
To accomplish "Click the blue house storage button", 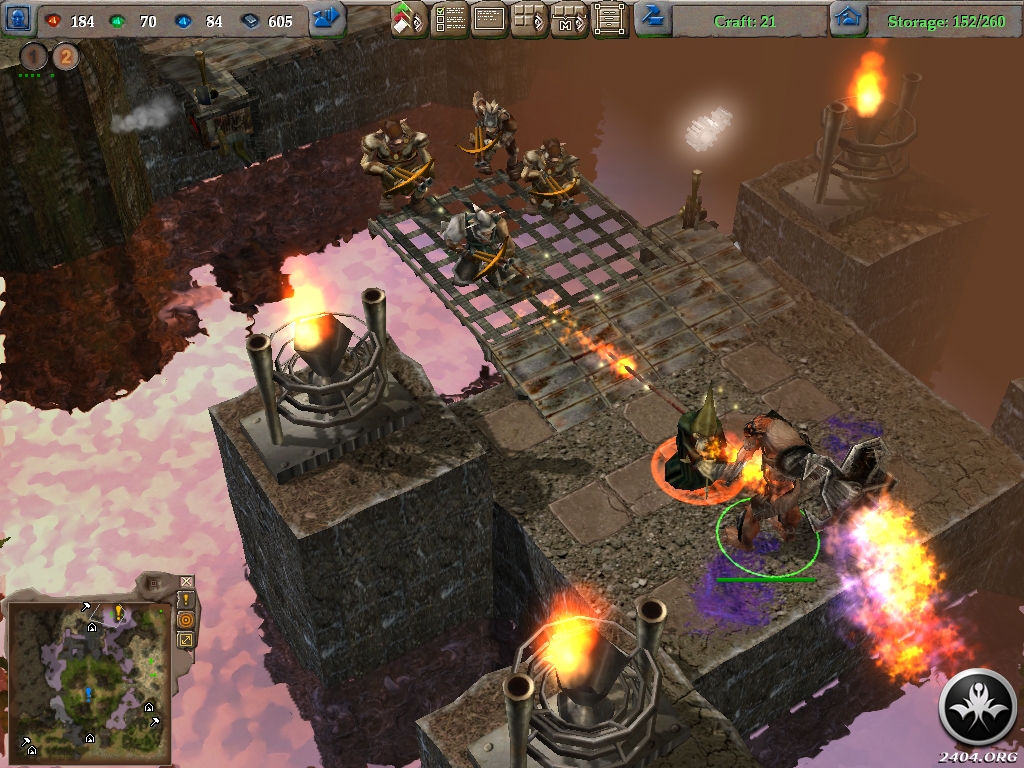I will pos(848,18).
